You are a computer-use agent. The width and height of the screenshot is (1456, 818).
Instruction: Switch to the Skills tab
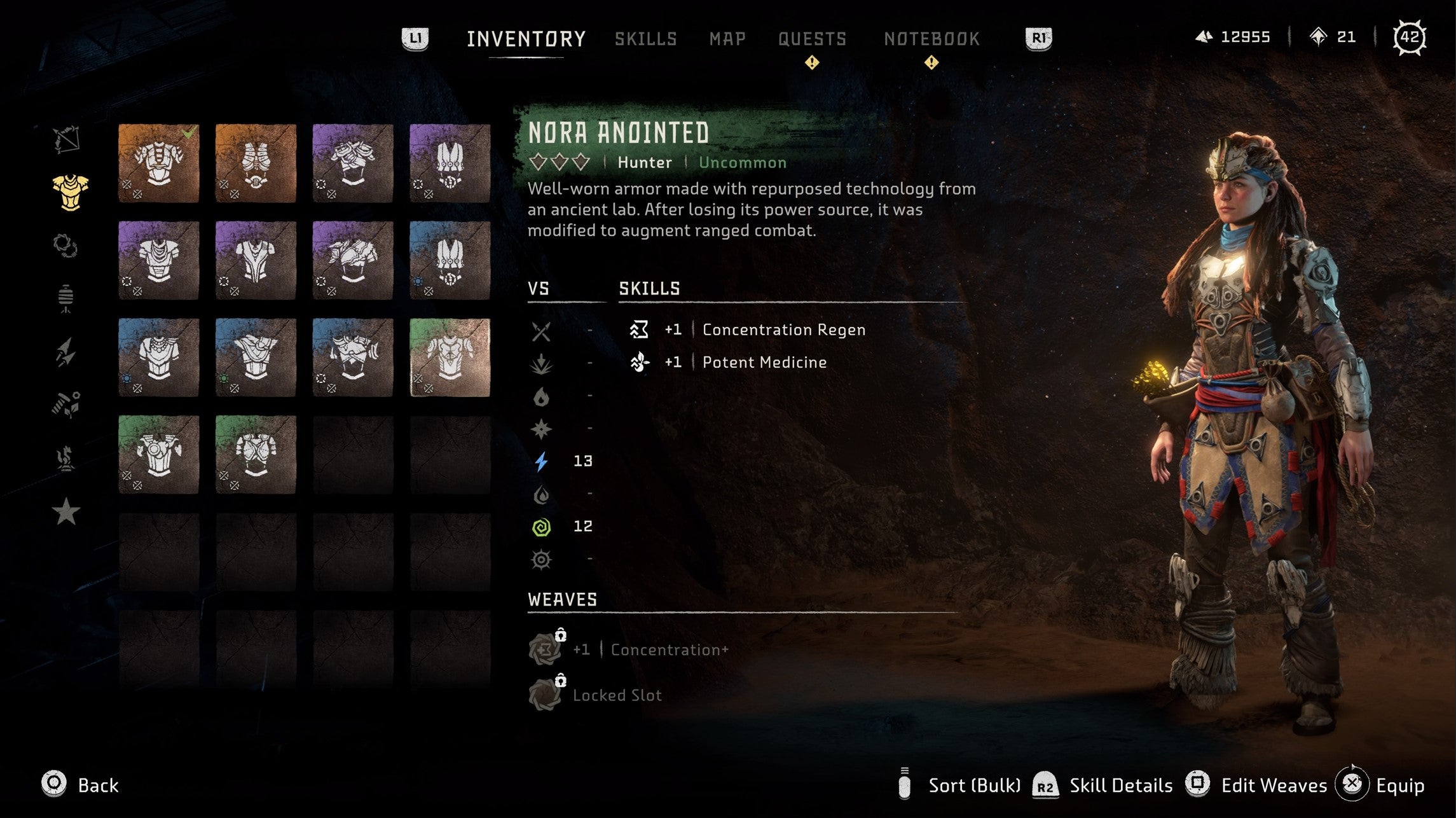click(644, 39)
